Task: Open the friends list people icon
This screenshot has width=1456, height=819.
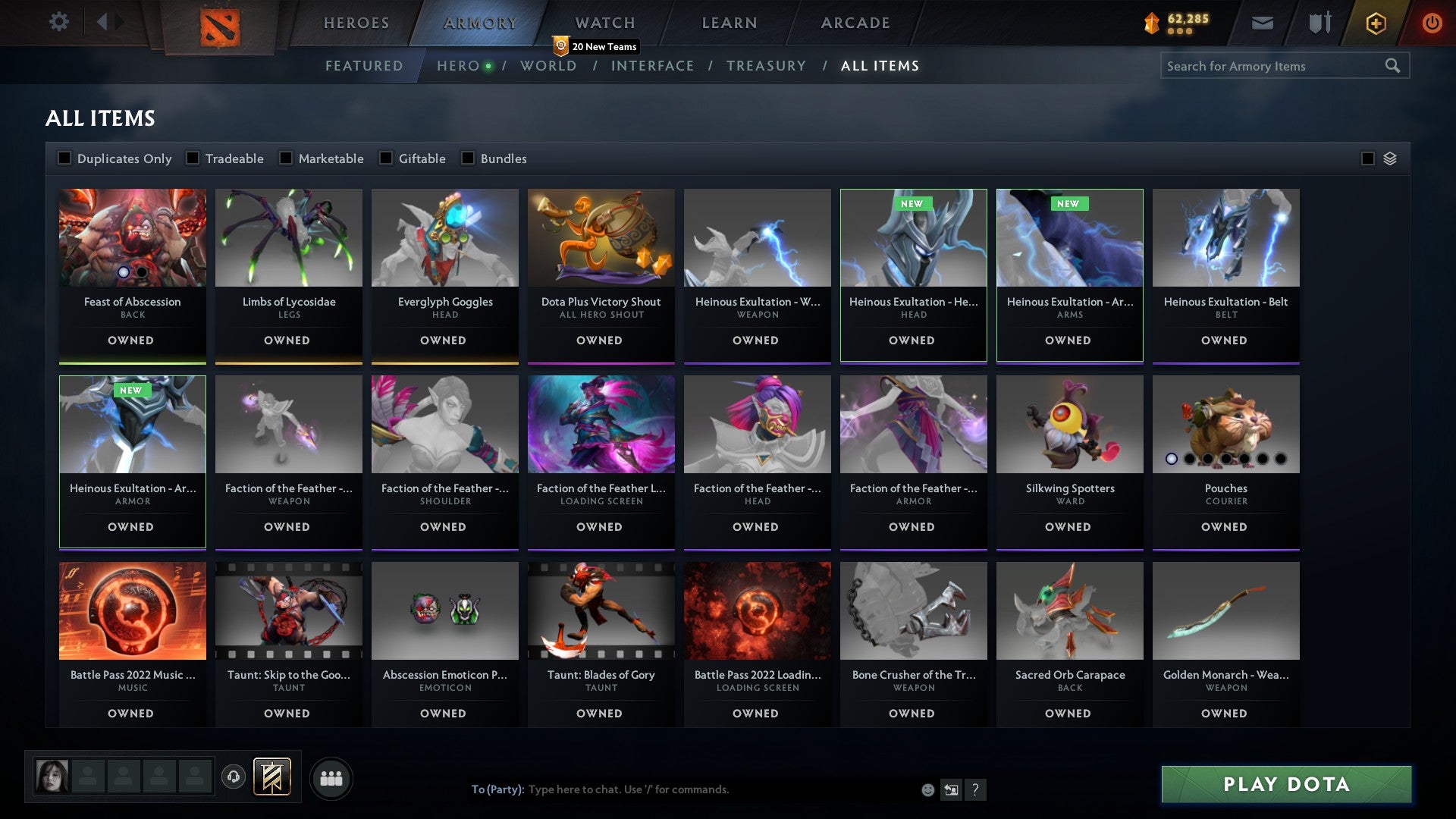Action: pyautogui.click(x=331, y=777)
